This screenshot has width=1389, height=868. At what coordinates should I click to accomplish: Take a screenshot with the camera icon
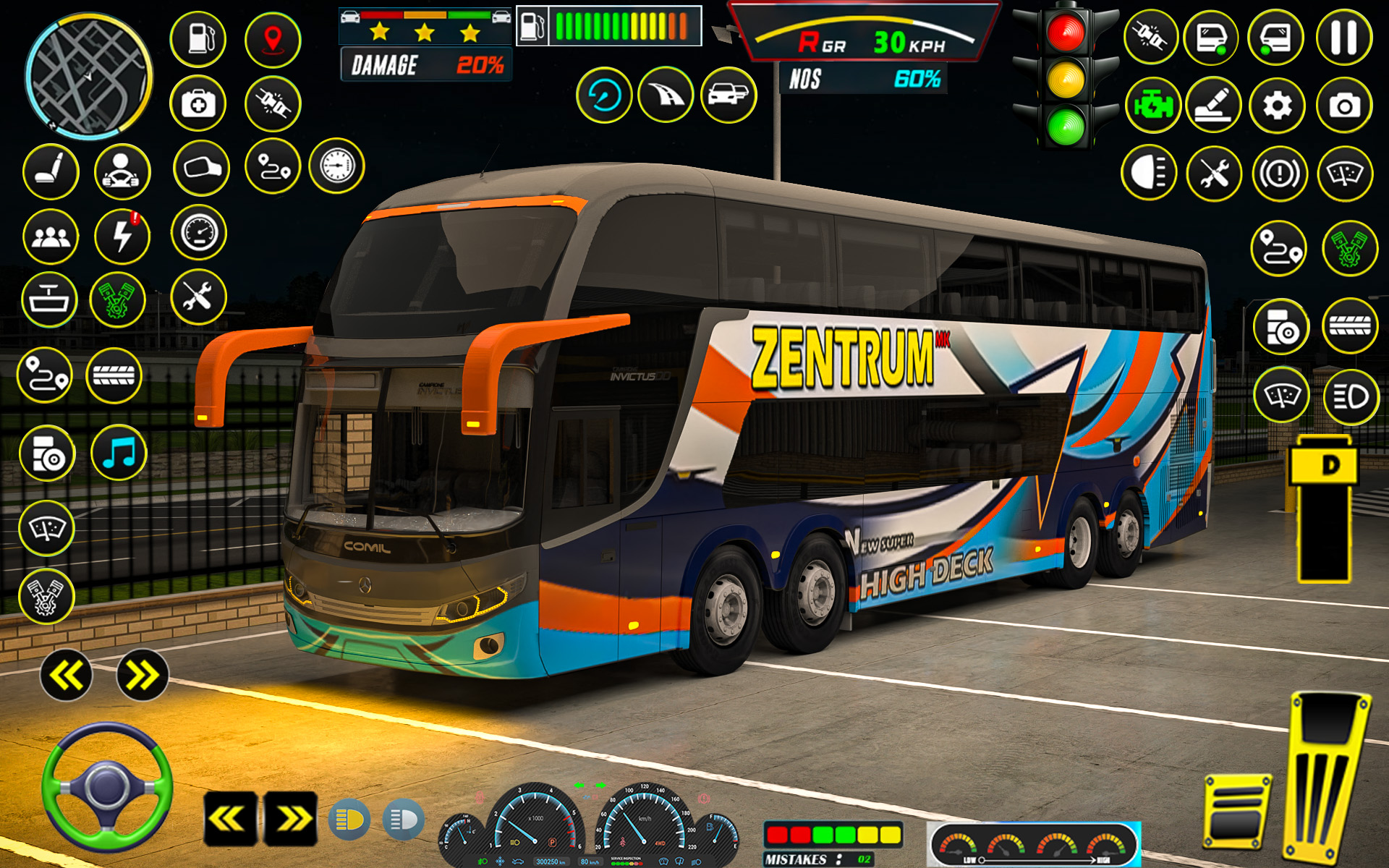[x=1344, y=105]
